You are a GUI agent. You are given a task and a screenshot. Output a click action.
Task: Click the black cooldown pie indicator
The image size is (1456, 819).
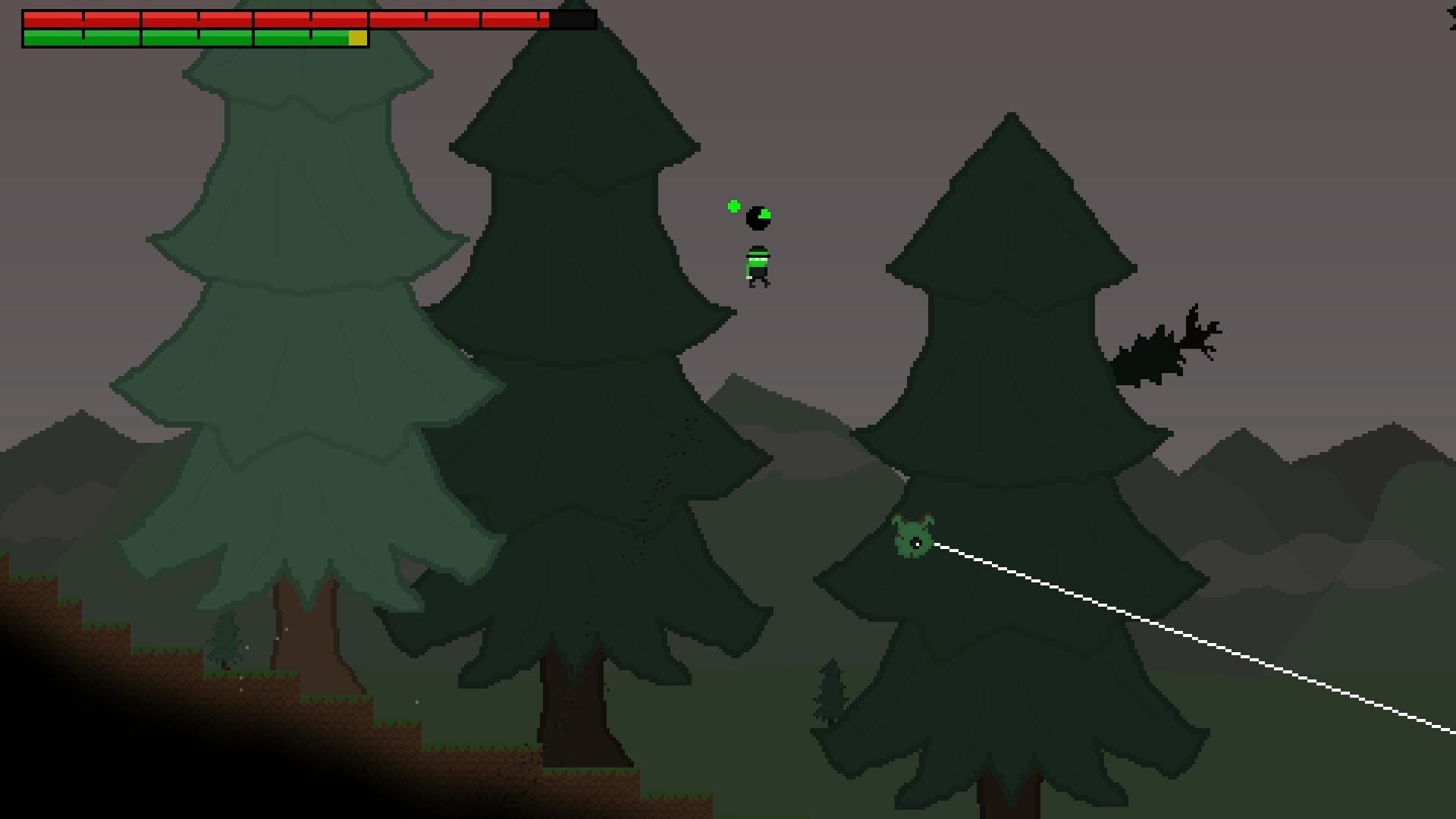tap(757, 218)
